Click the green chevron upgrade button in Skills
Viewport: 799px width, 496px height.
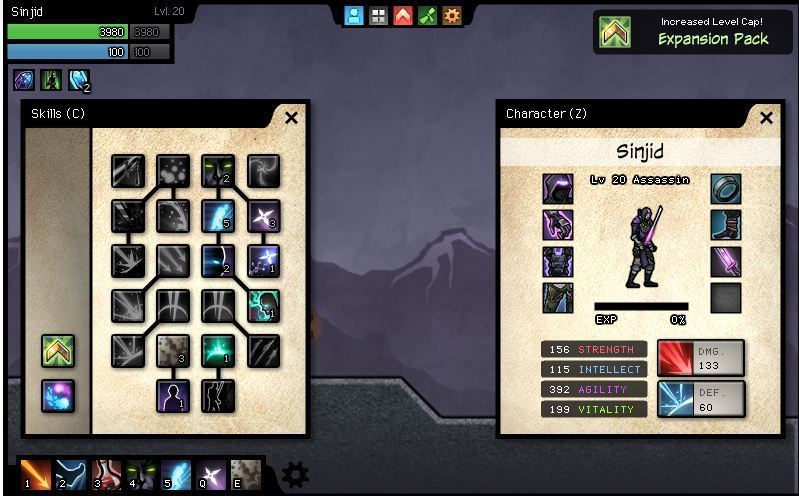(58, 351)
